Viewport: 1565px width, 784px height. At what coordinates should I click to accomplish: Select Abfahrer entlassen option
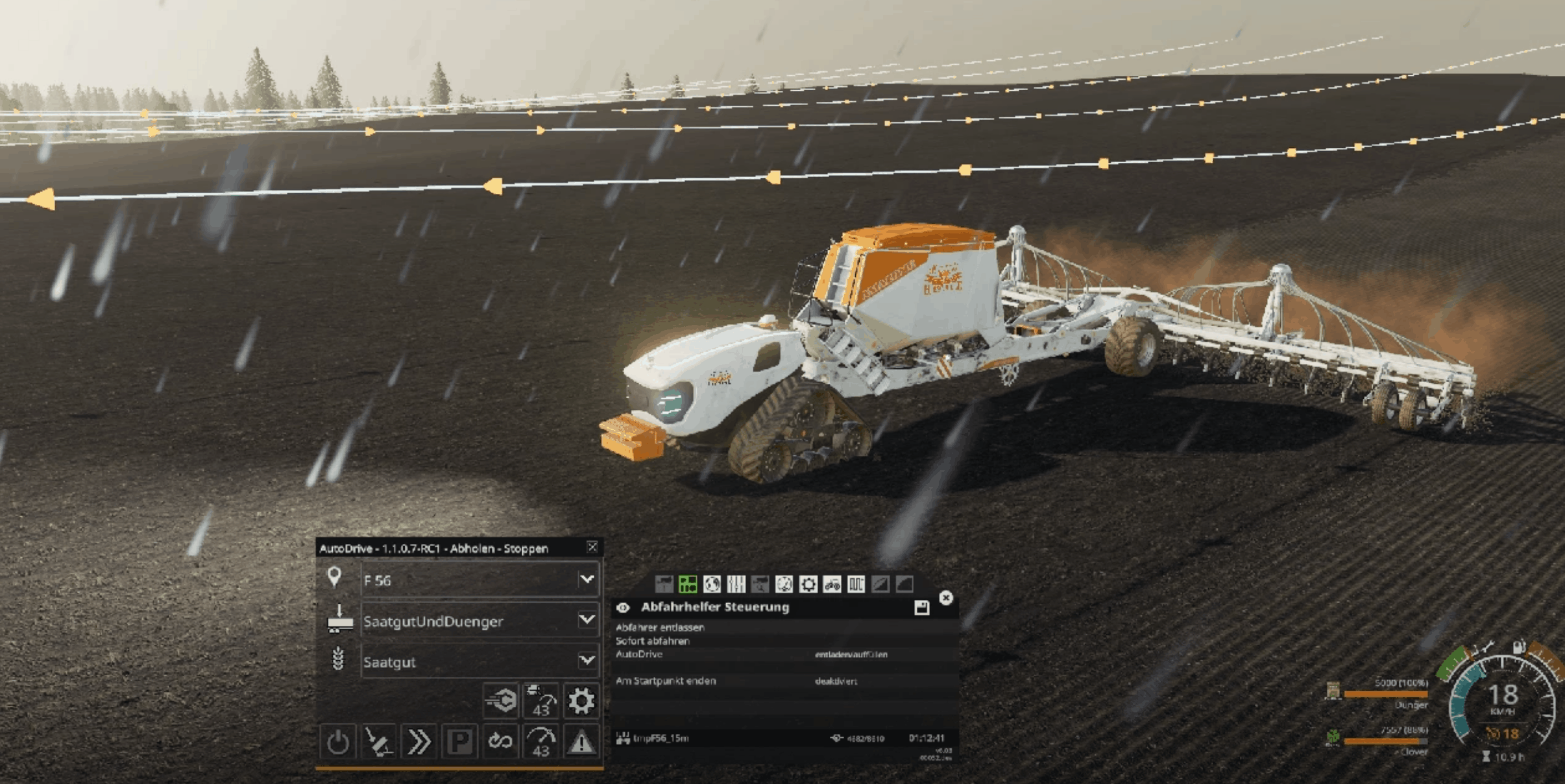tap(660, 627)
